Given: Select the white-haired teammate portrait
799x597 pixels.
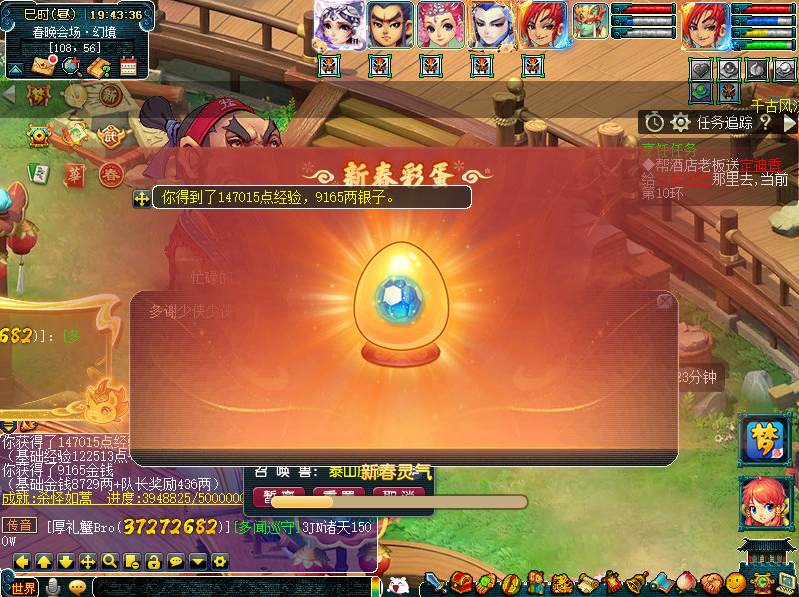Looking at the screenshot, I should 338,25.
